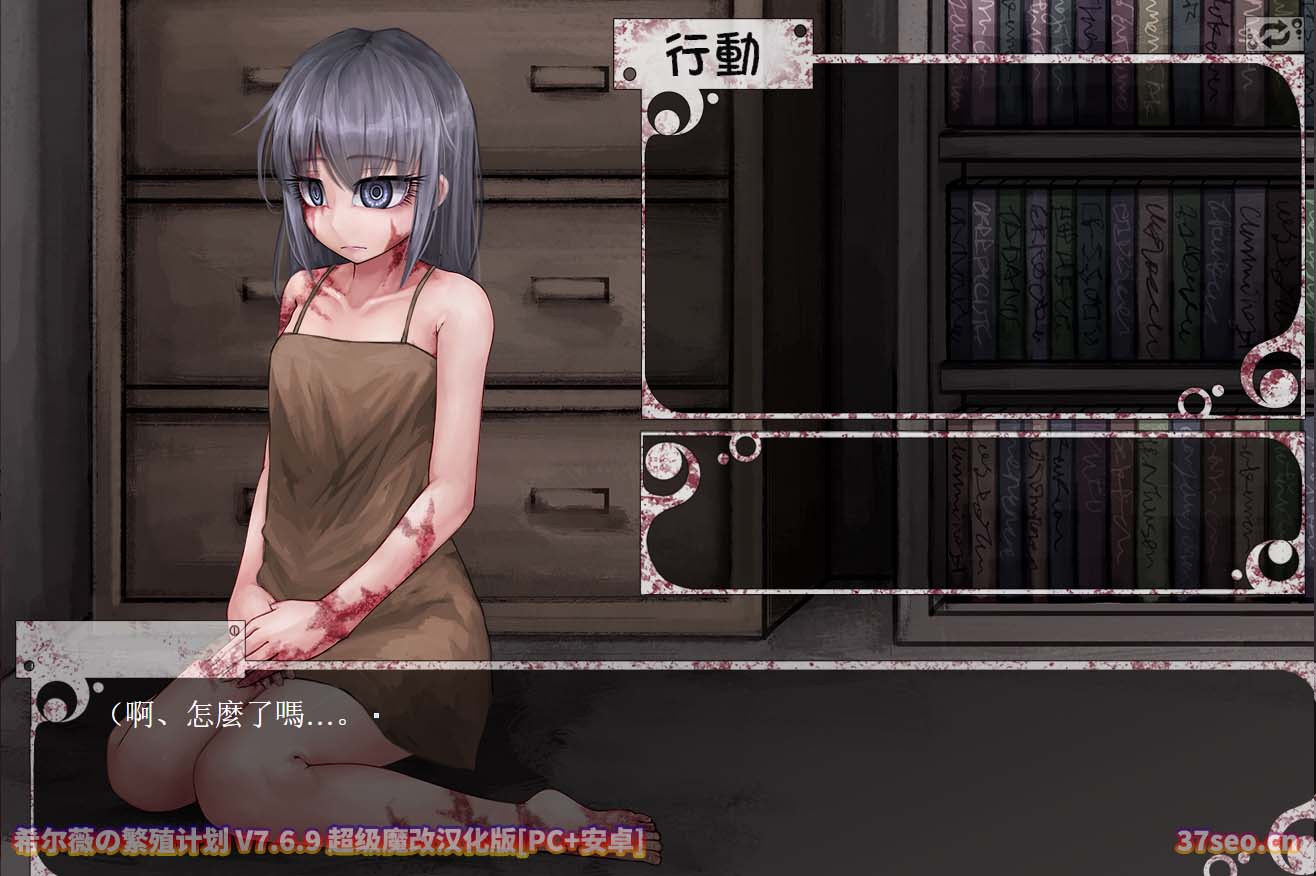Click Sylvie's character sprite
The width and height of the screenshot is (1316, 876).
coord(350,400)
